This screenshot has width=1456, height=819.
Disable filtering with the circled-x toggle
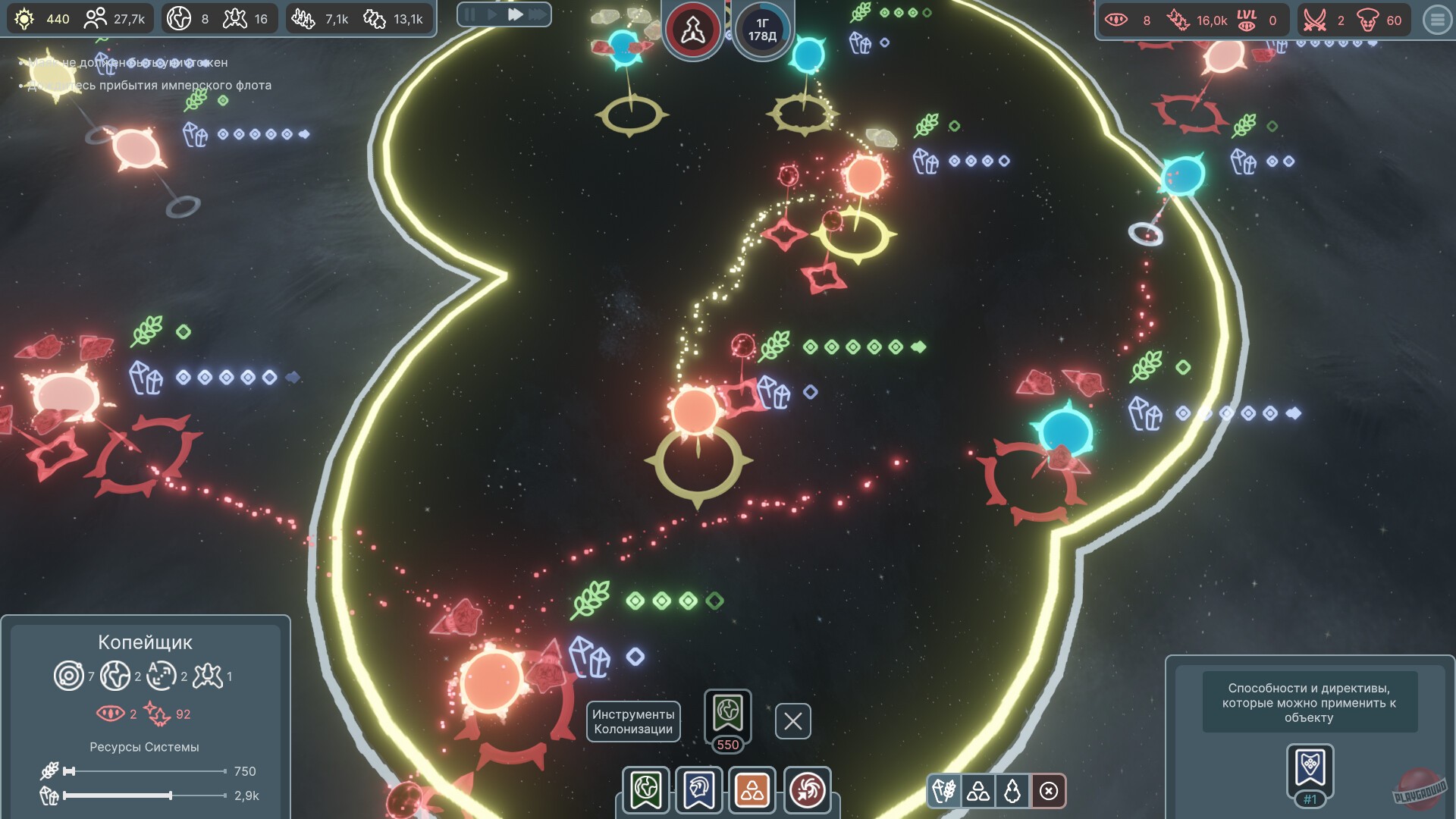coord(1048,790)
